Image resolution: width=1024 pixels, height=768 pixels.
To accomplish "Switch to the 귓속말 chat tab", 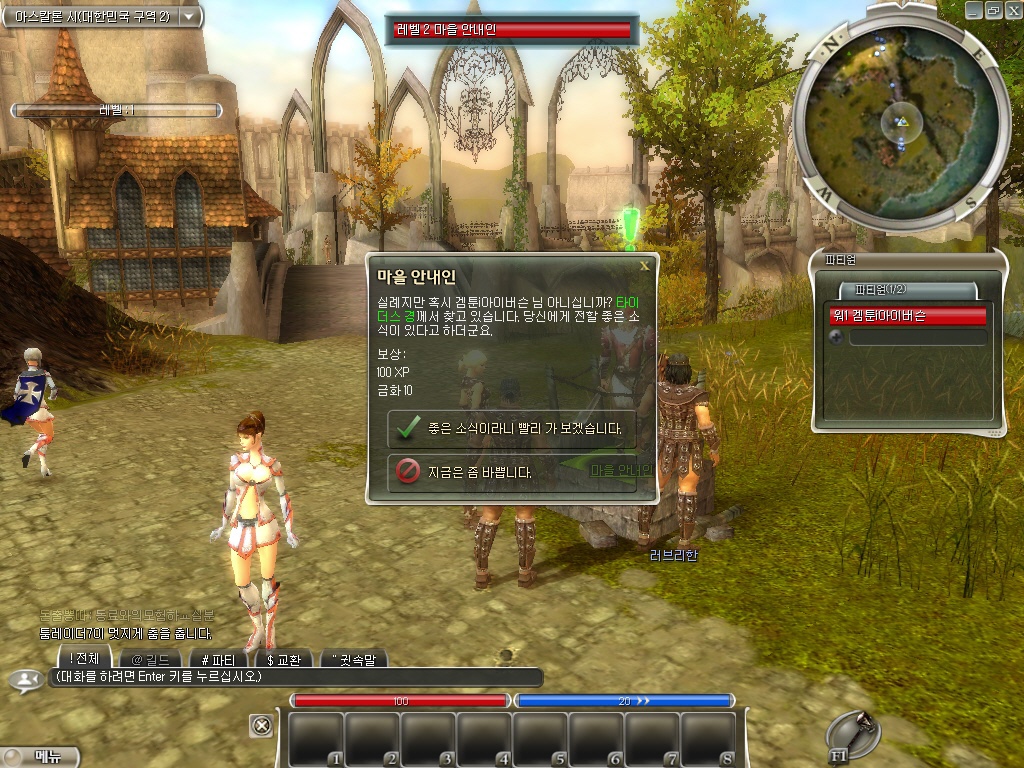I will click(352, 659).
